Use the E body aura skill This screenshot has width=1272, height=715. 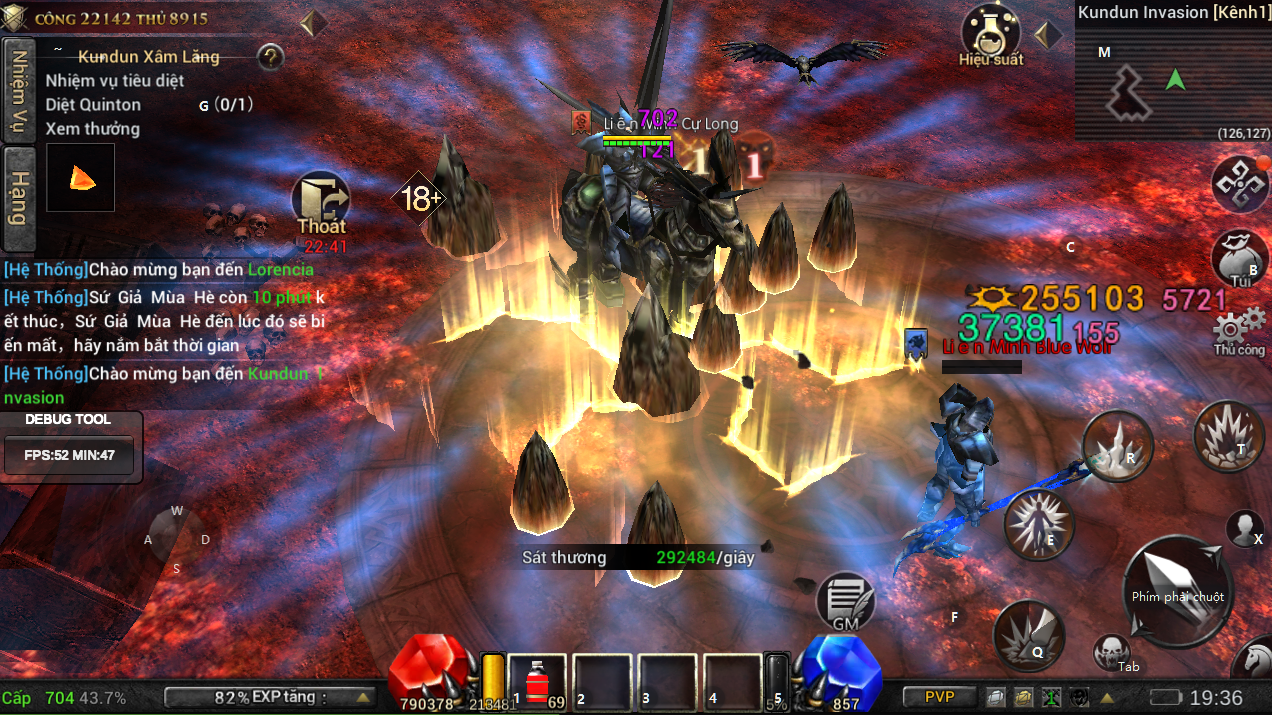point(1038,524)
